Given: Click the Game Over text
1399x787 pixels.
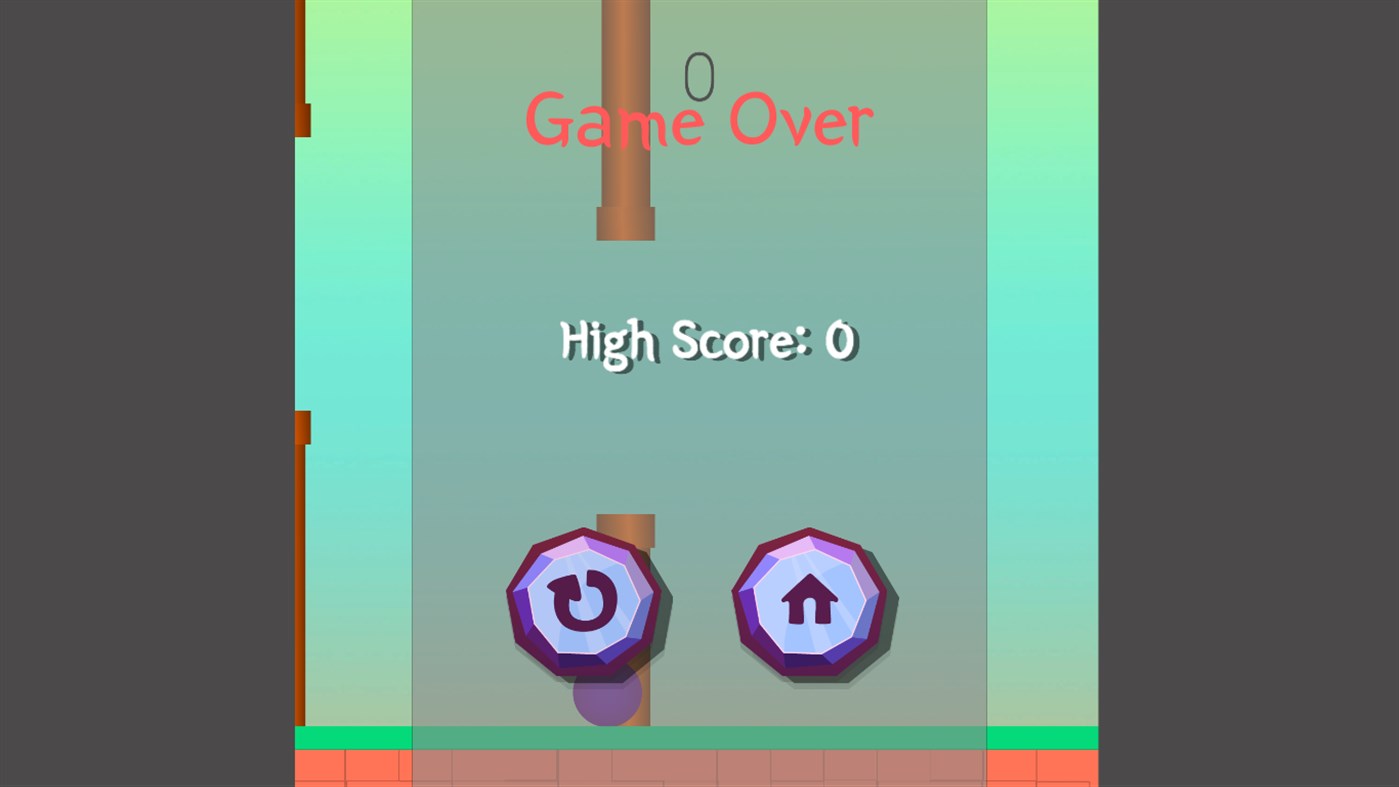Looking at the screenshot, I should 698,120.
